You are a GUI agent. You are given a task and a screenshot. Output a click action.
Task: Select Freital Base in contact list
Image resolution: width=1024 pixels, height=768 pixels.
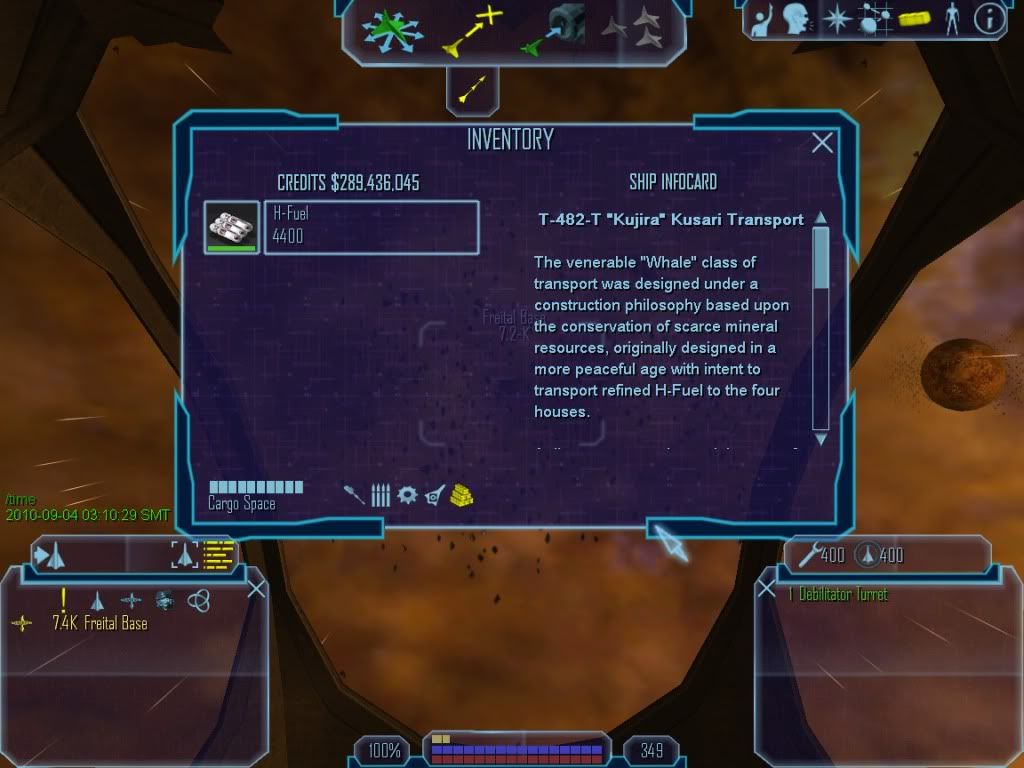click(x=99, y=624)
